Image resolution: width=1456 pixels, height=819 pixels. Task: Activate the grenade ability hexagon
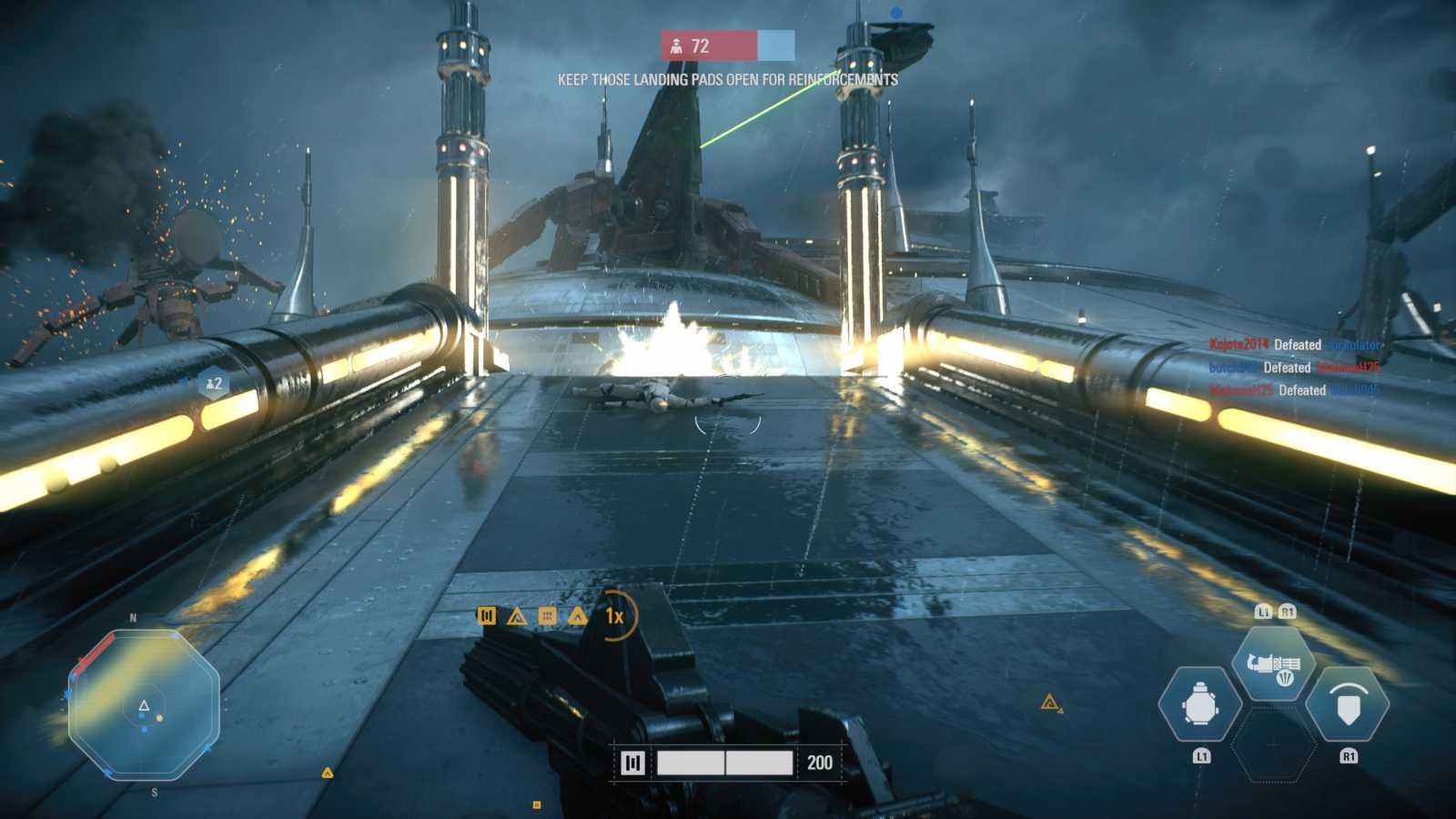pos(1199,703)
